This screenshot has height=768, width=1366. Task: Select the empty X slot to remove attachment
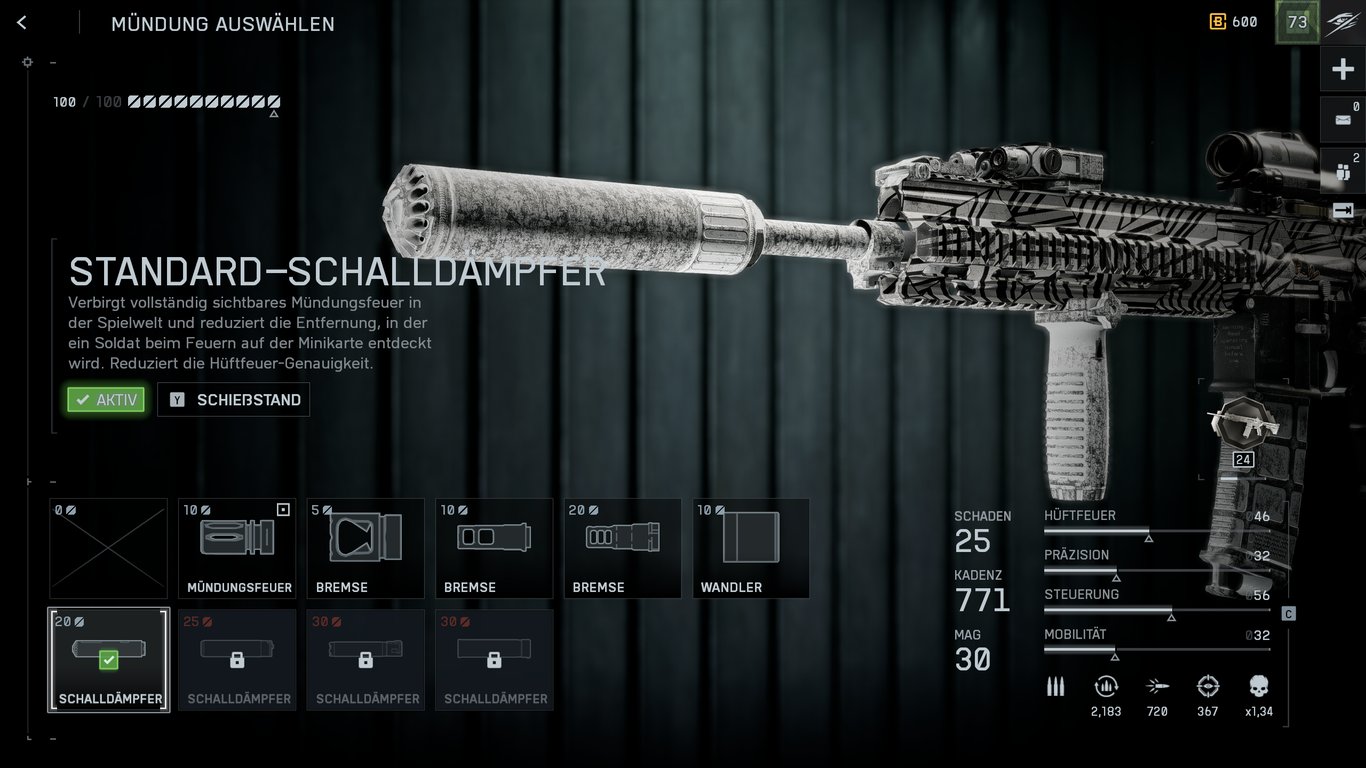[108, 547]
